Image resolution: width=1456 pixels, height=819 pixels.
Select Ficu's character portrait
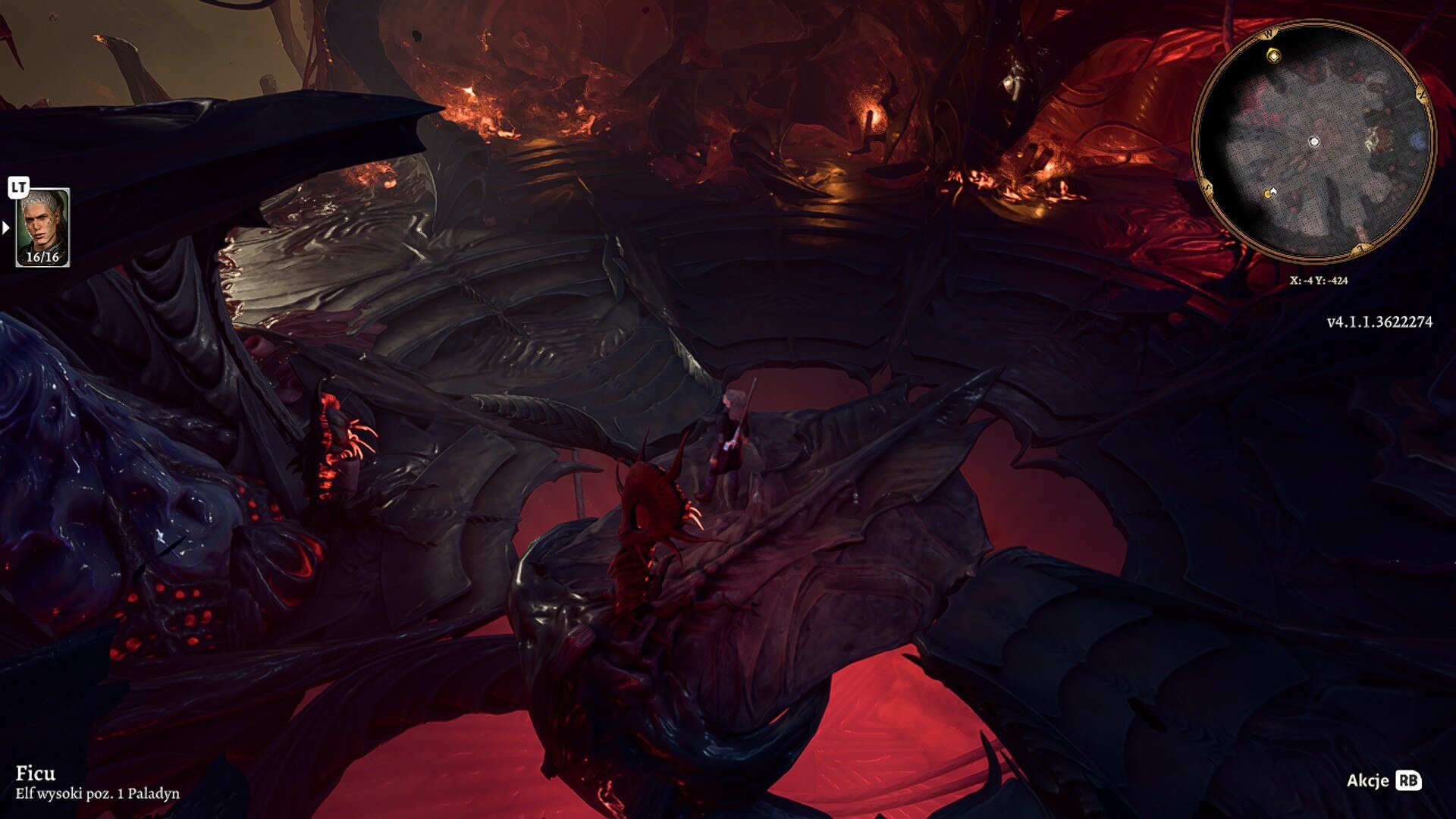(42, 227)
